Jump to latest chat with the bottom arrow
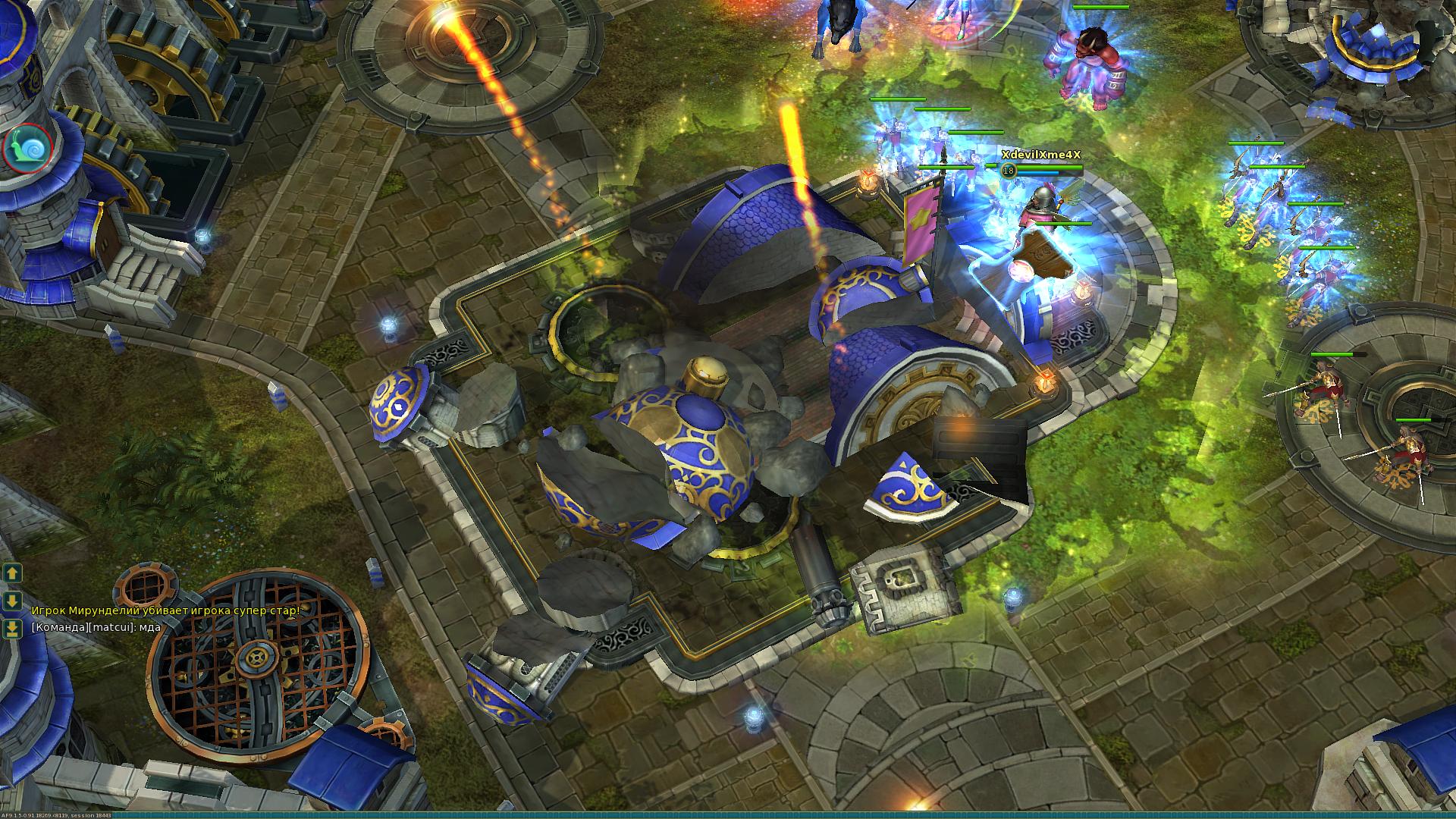Viewport: 1456px width, 819px height. (12, 629)
